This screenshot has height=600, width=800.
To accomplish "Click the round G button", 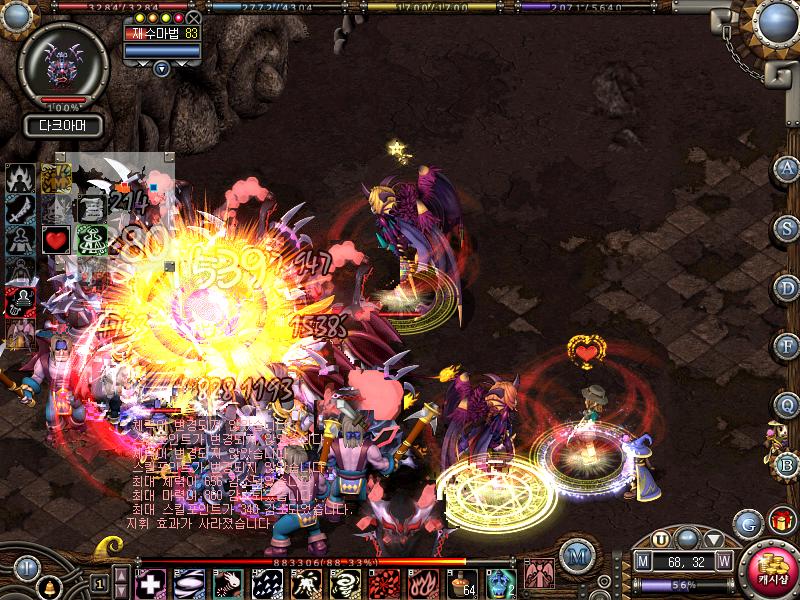I will click(x=747, y=523).
